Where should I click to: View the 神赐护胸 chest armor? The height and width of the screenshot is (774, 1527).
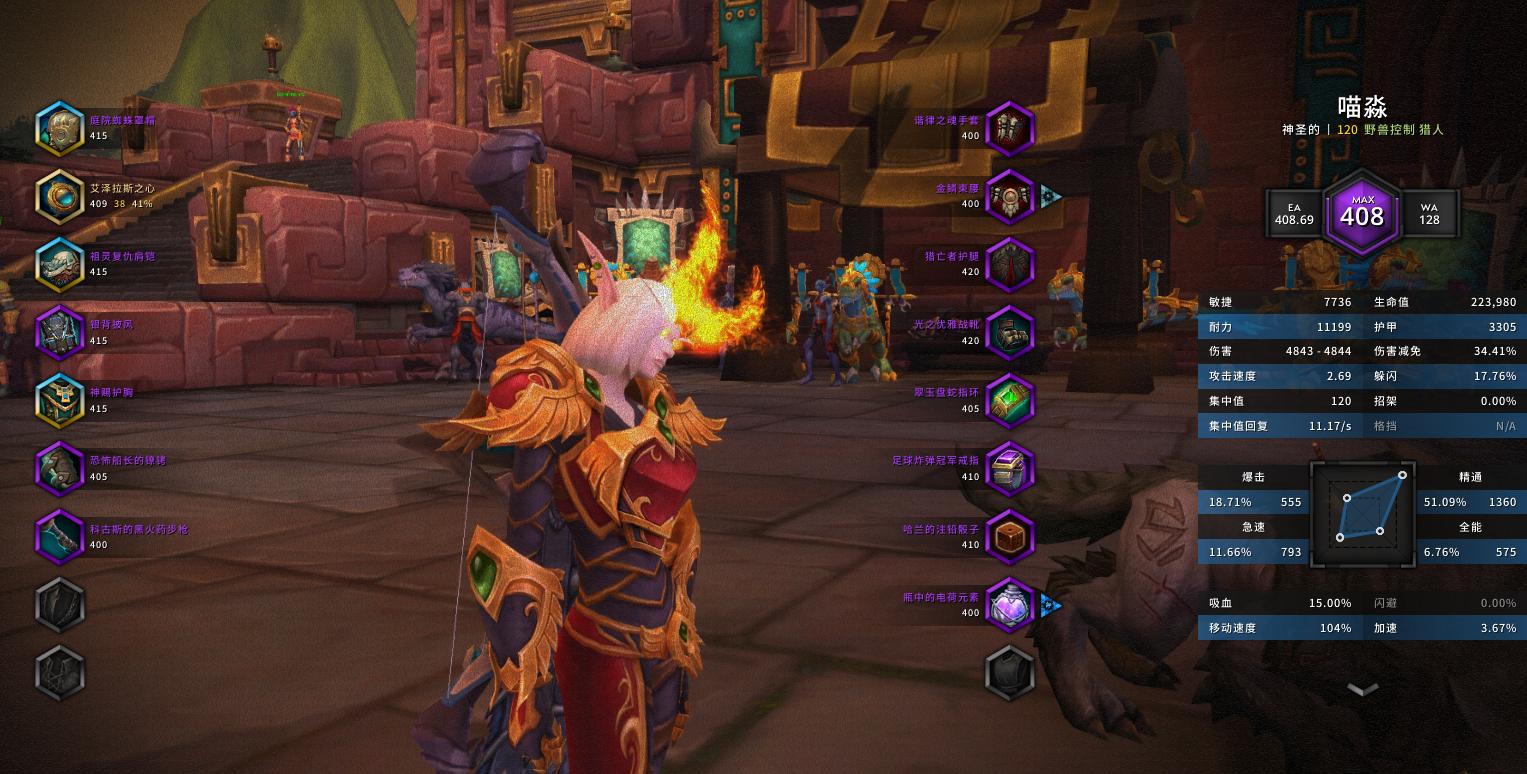point(60,400)
